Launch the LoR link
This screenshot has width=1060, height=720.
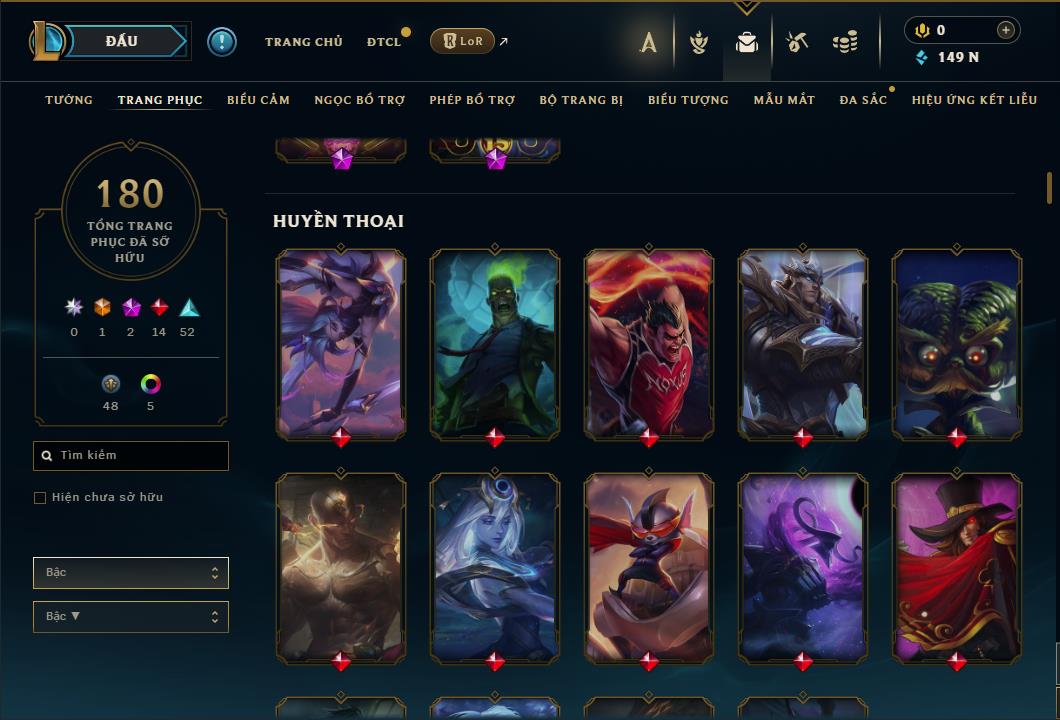pyautogui.click(x=462, y=41)
